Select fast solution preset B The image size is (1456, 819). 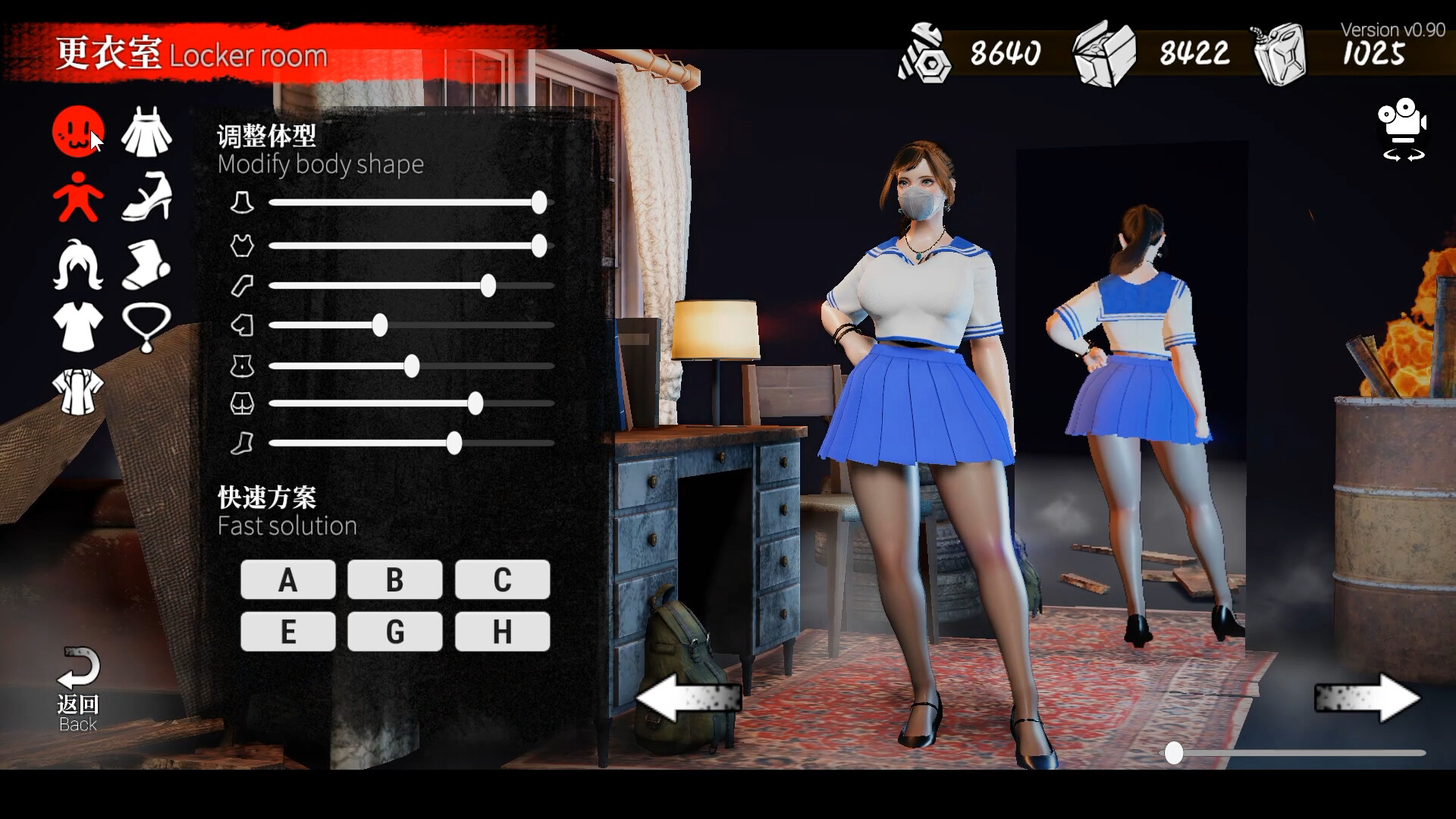click(394, 580)
